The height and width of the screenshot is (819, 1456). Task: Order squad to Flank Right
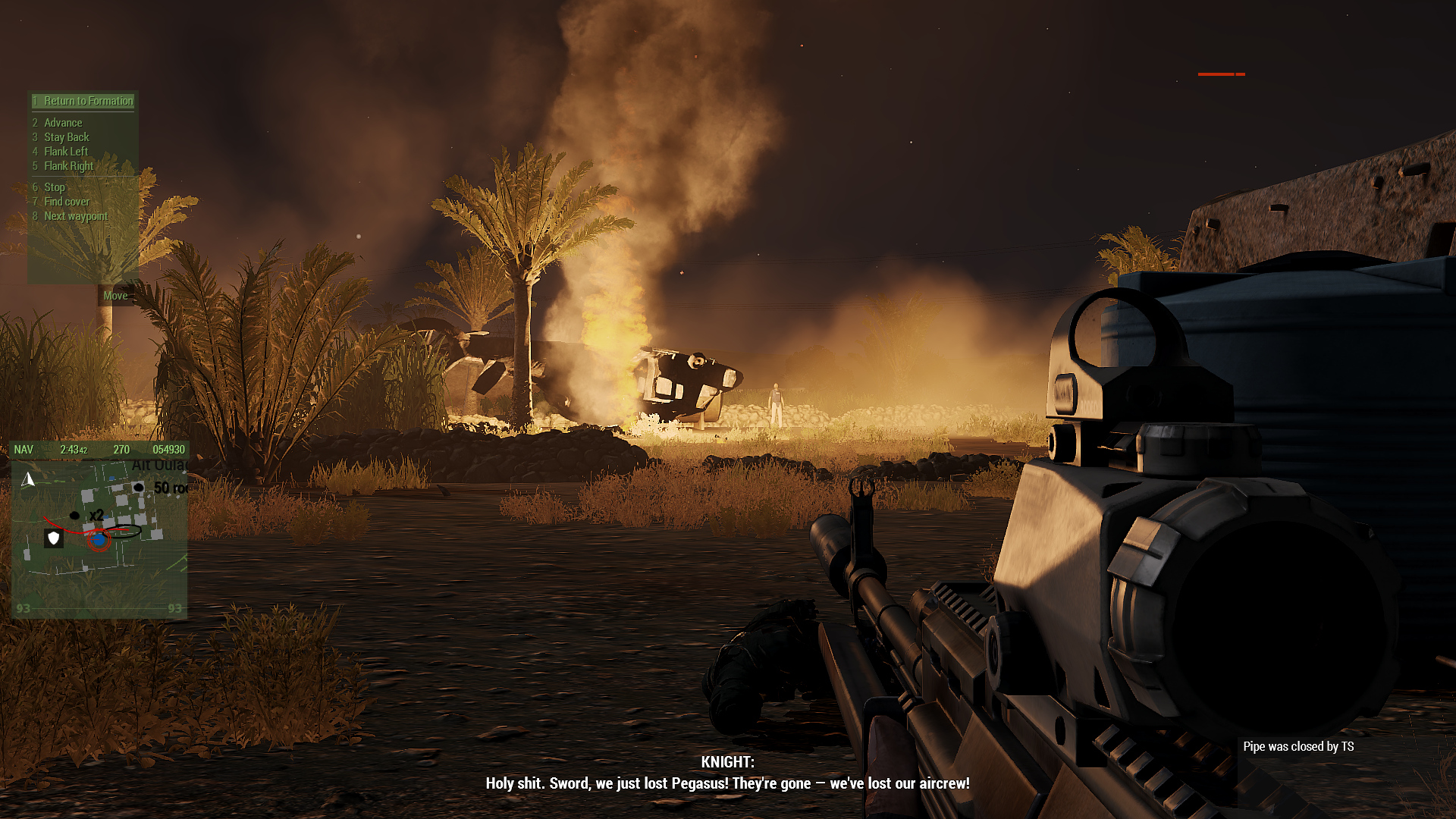click(x=68, y=166)
